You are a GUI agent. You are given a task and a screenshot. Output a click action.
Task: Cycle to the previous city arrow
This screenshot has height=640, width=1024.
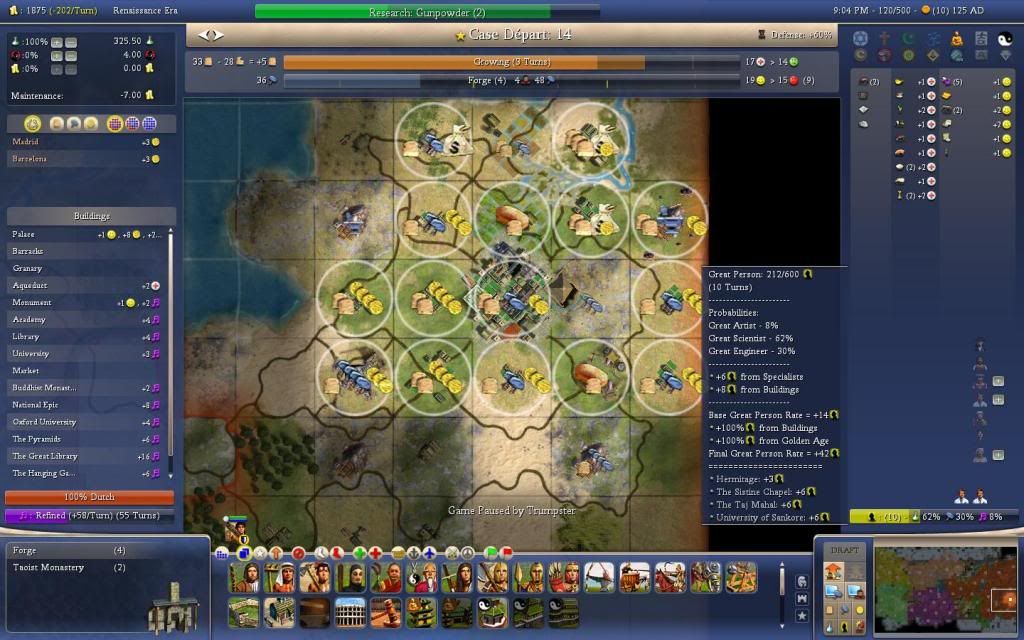(x=203, y=35)
